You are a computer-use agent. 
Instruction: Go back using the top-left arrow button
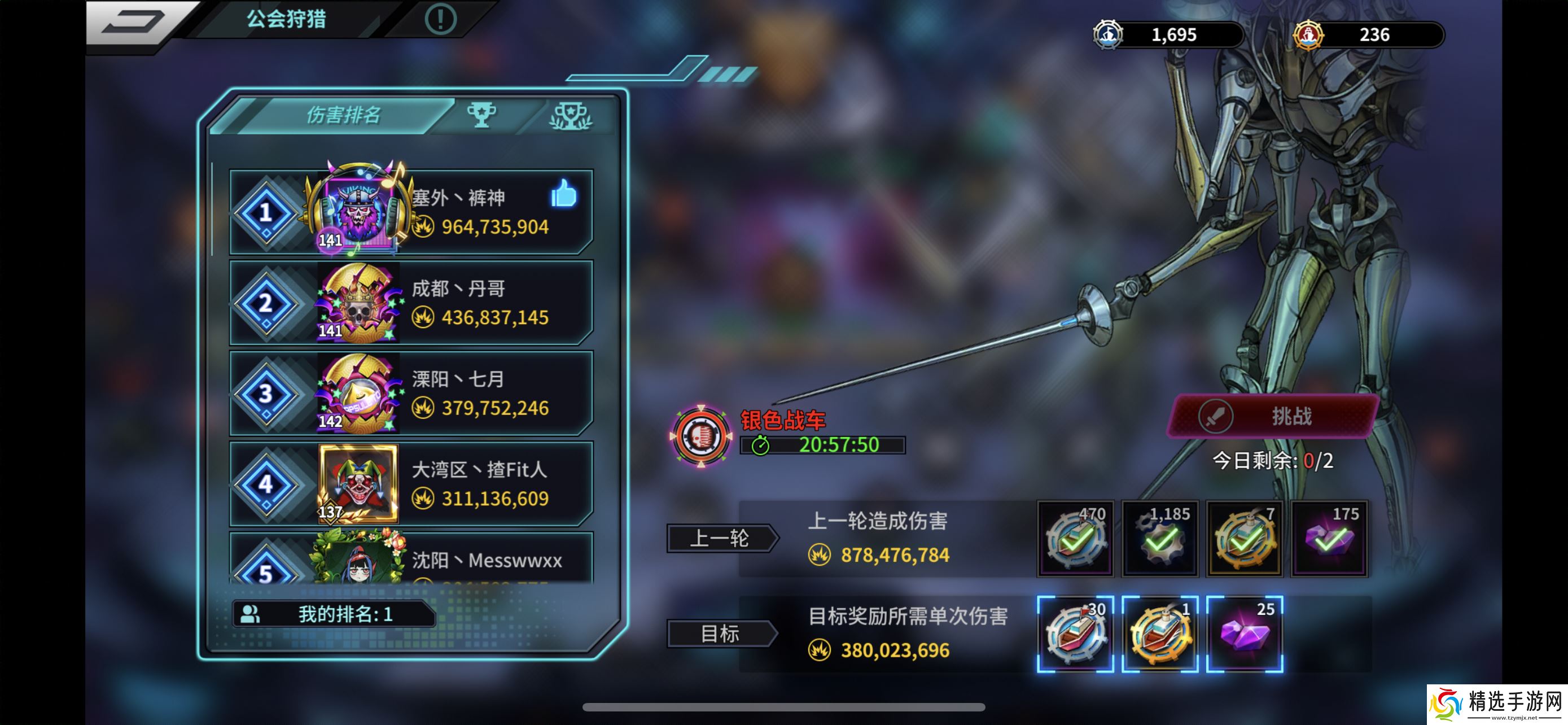pyautogui.click(x=134, y=22)
